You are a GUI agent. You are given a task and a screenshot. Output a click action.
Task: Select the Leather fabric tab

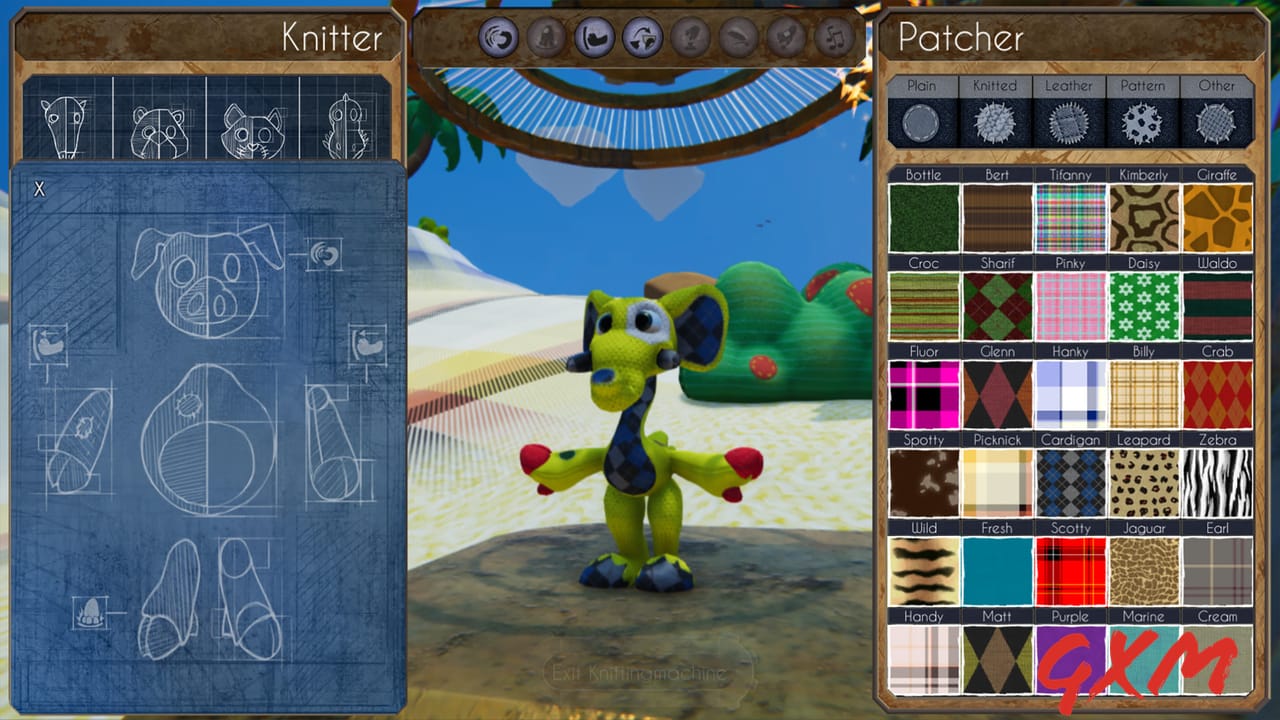point(1069,86)
